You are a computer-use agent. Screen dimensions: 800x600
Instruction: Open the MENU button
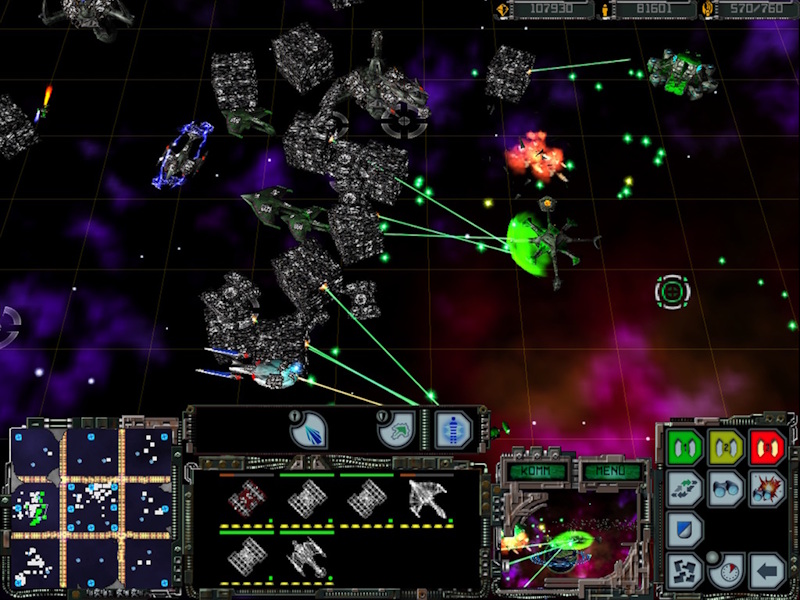tap(606, 470)
